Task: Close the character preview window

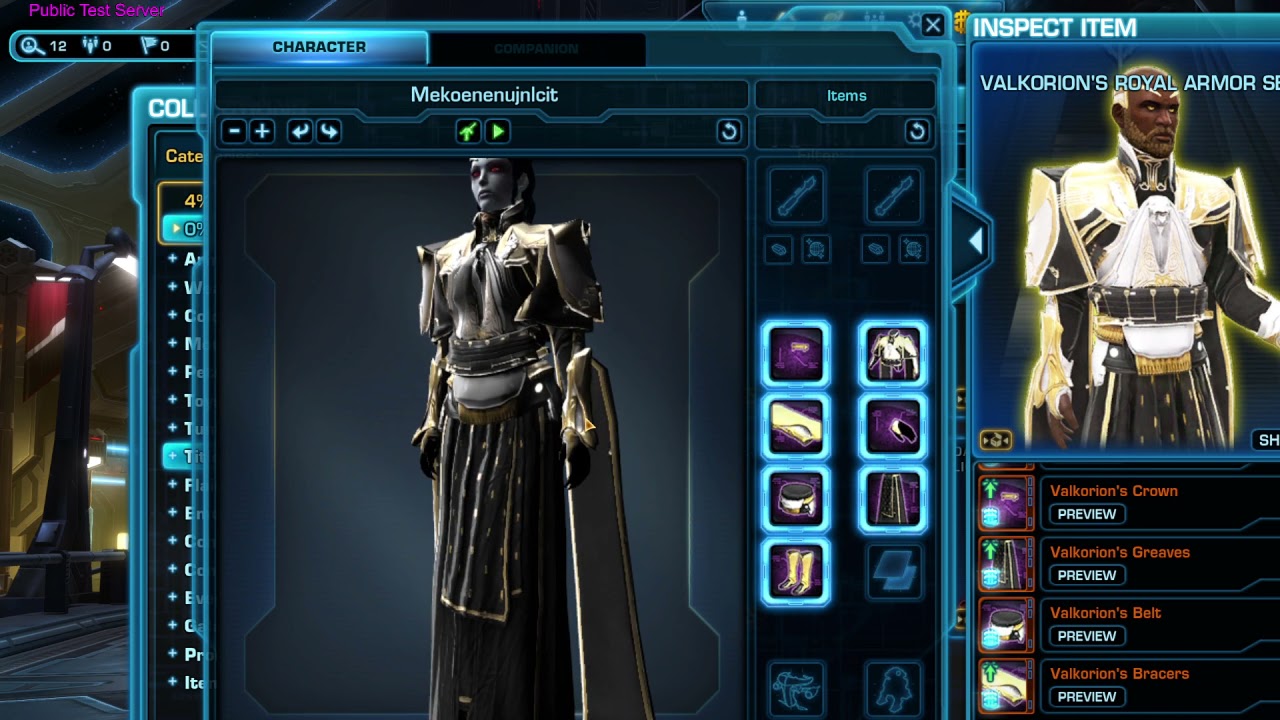Action: pyautogui.click(x=933, y=25)
